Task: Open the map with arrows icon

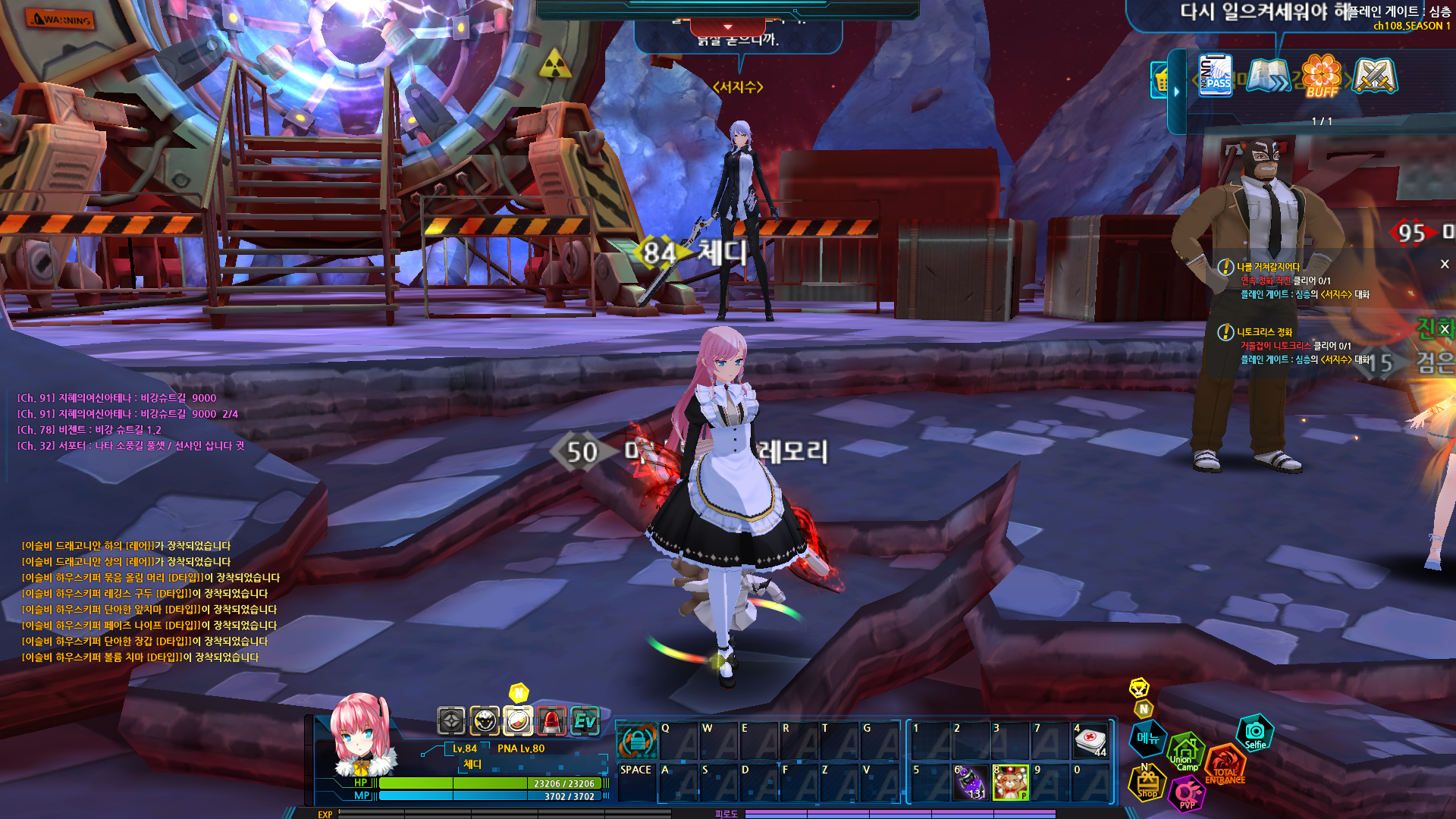Action: click(x=1268, y=76)
